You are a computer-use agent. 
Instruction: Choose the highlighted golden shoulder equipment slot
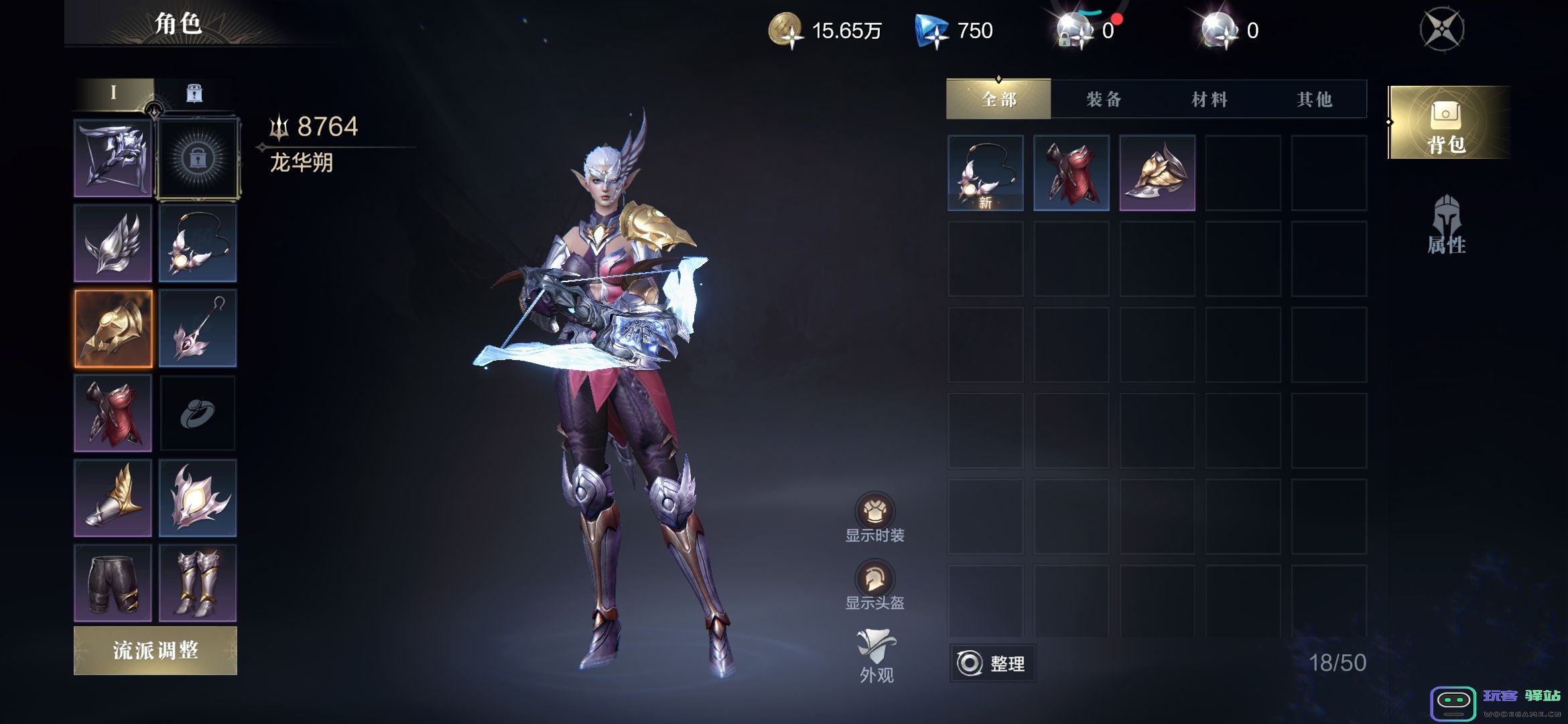[x=113, y=328]
